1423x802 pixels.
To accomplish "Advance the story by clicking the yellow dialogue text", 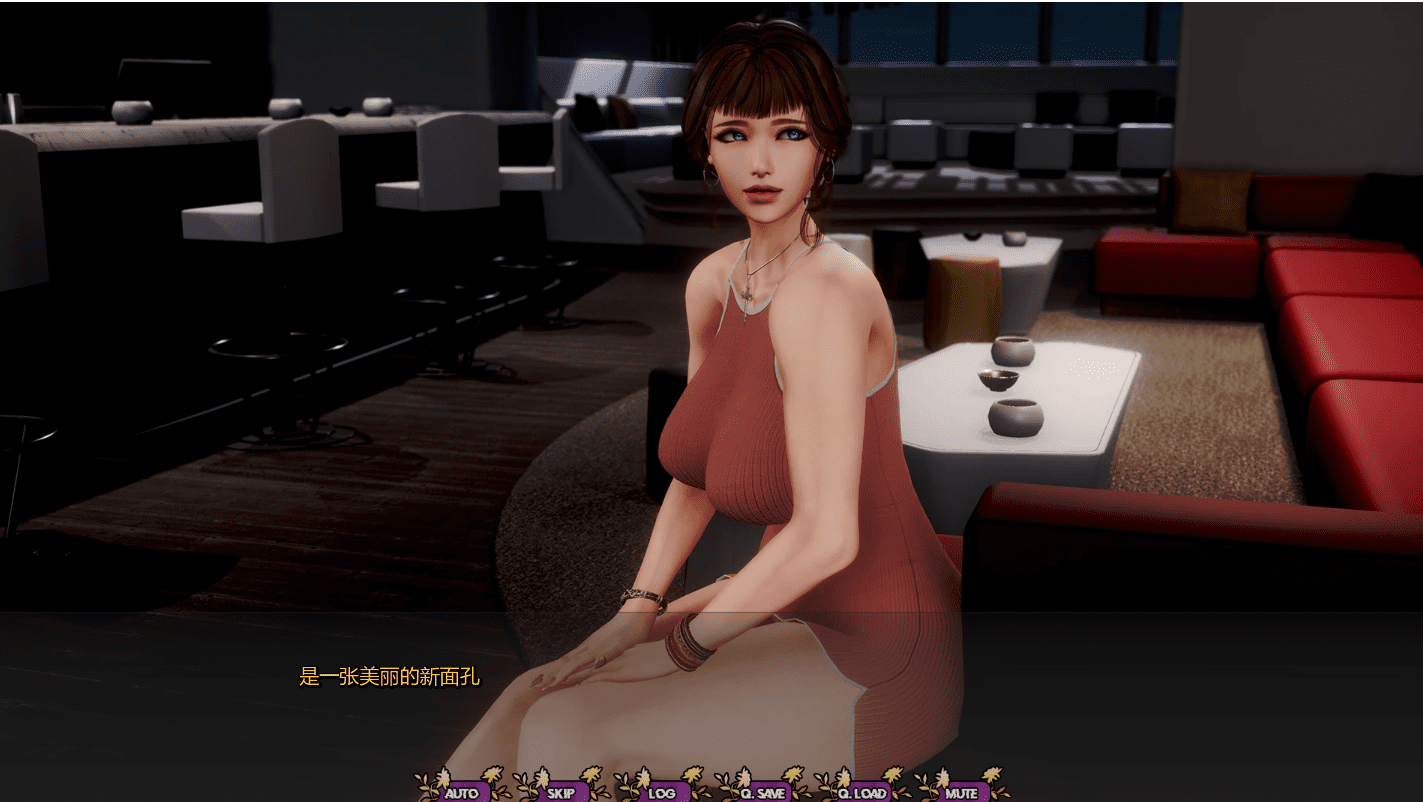I will click(x=388, y=677).
